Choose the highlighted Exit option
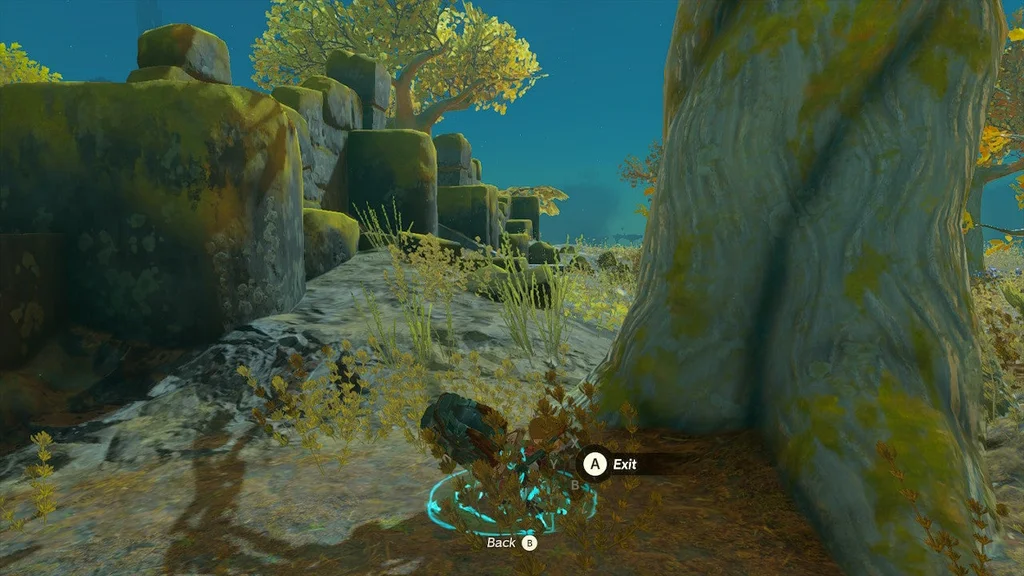Screen dimensions: 1024x576 (622, 464)
